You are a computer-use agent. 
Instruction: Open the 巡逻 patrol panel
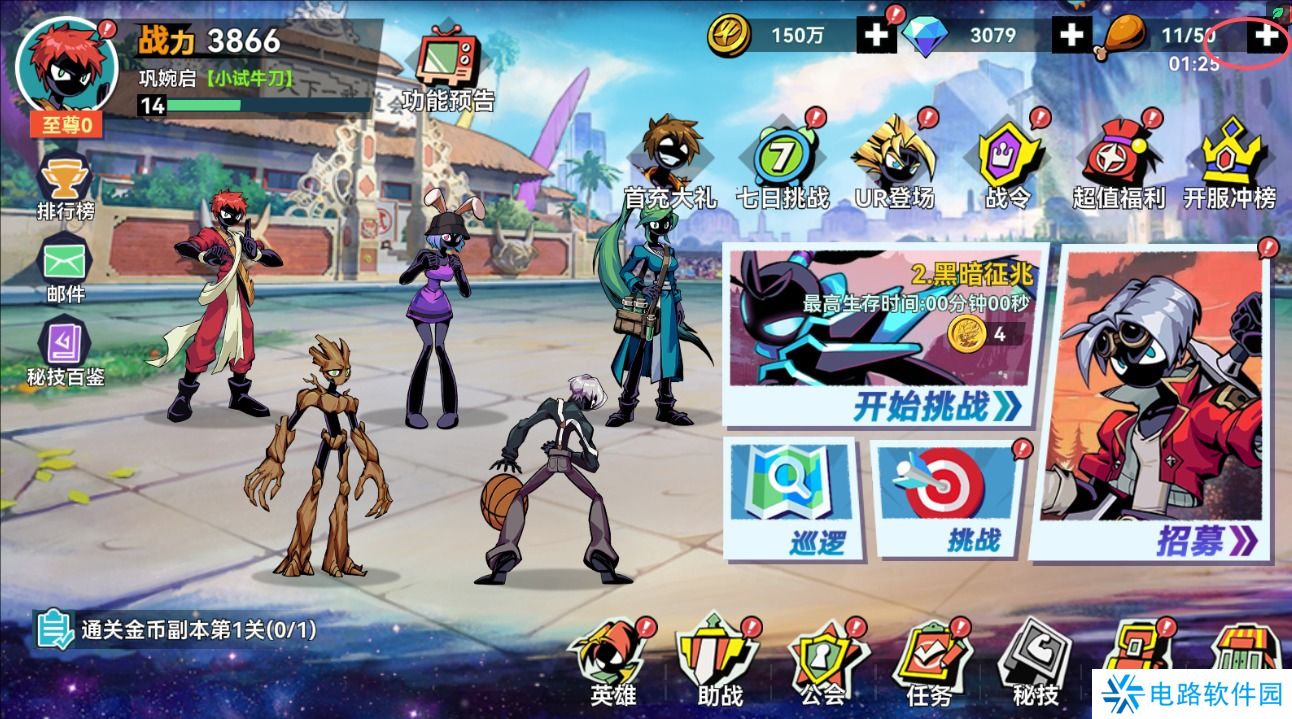[789, 500]
